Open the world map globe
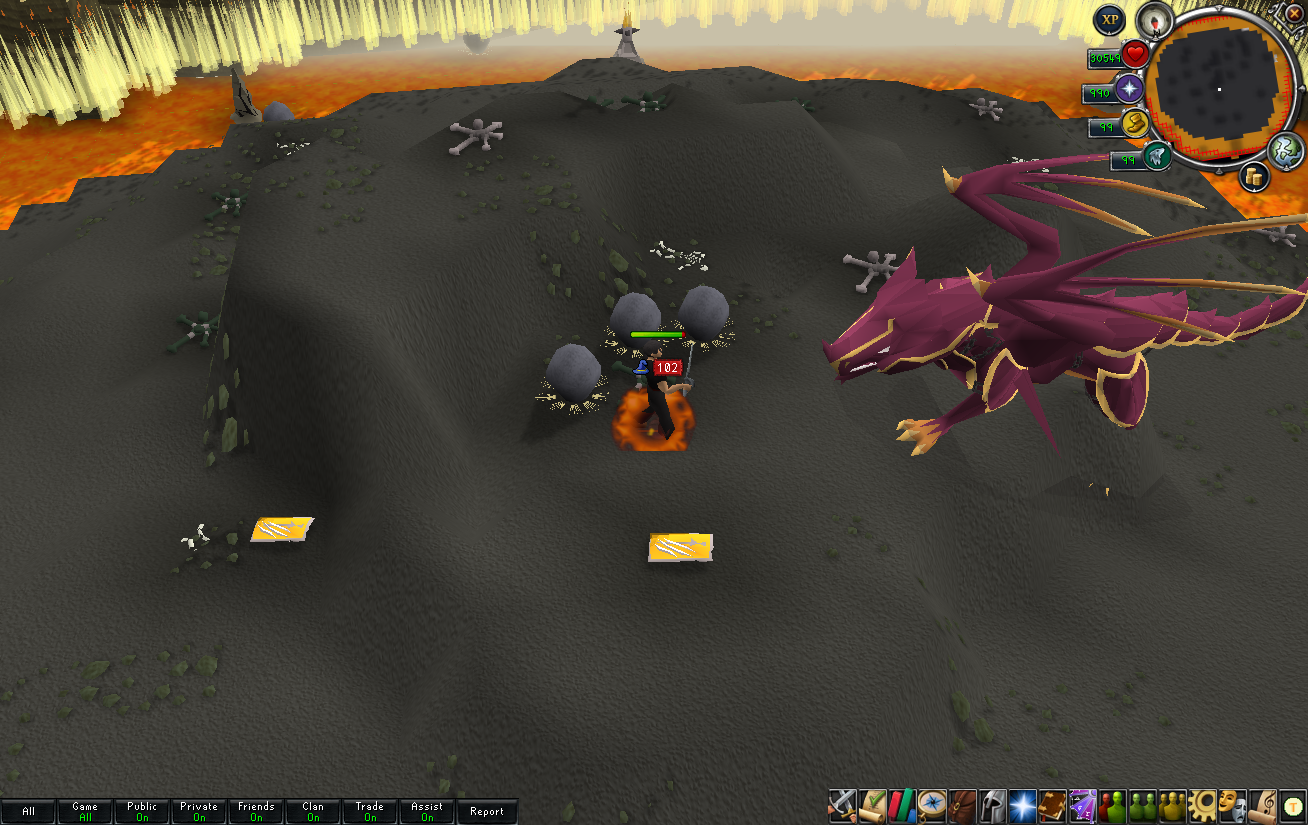 pyautogui.click(x=1286, y=150)
